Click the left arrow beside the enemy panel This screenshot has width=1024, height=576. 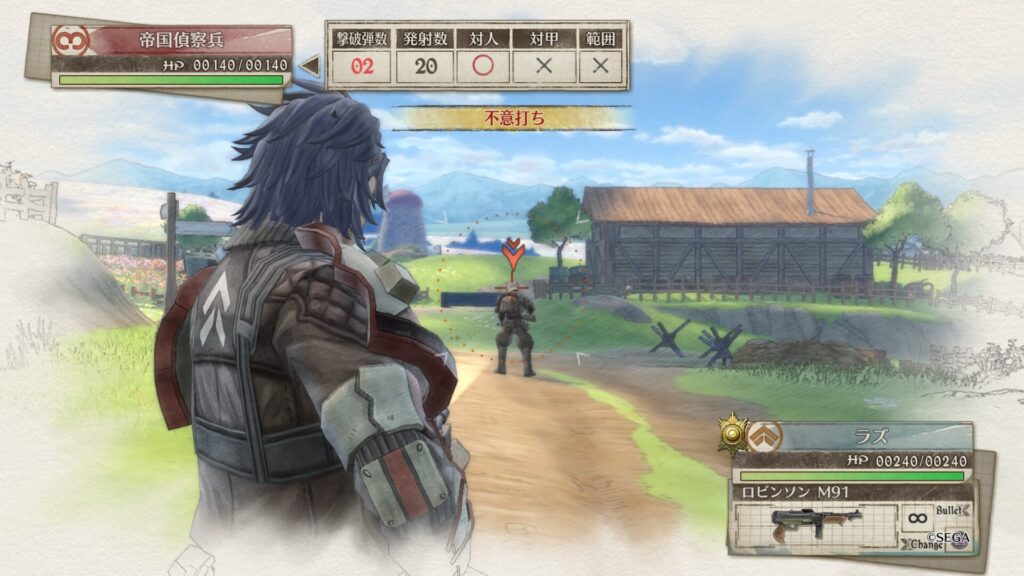tap(310, 67)
